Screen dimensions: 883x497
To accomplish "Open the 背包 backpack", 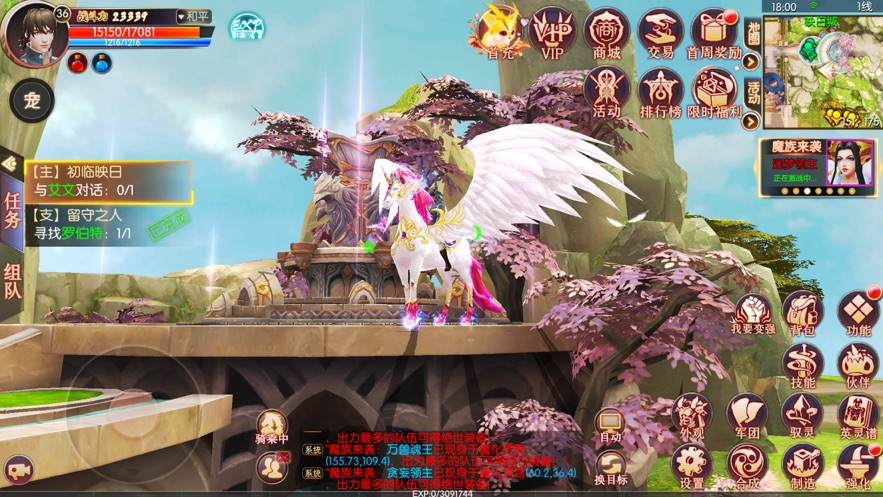I will click(x=803, y=312).
